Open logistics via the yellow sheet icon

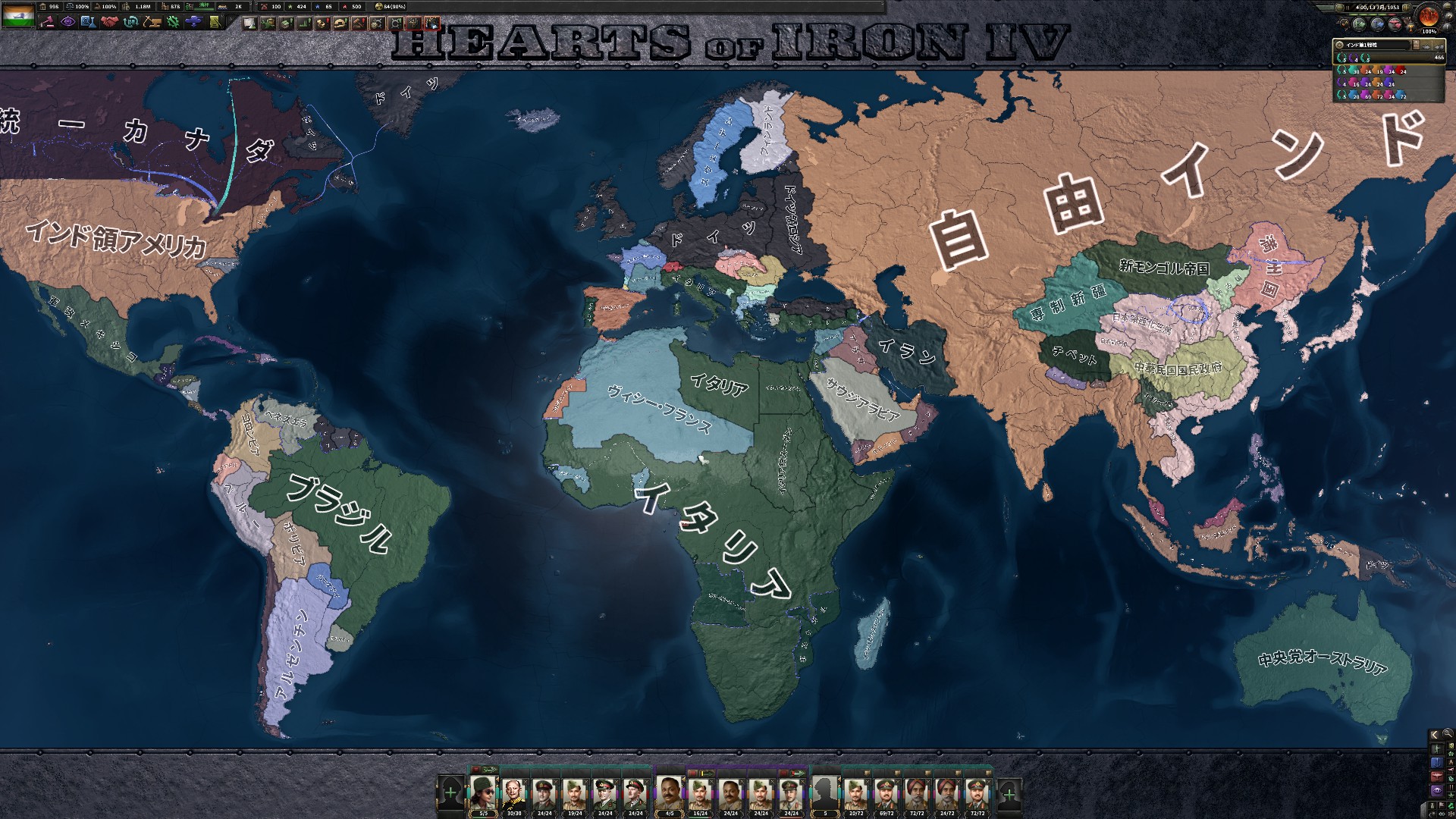pyautogui.click(x=215, y=22)
